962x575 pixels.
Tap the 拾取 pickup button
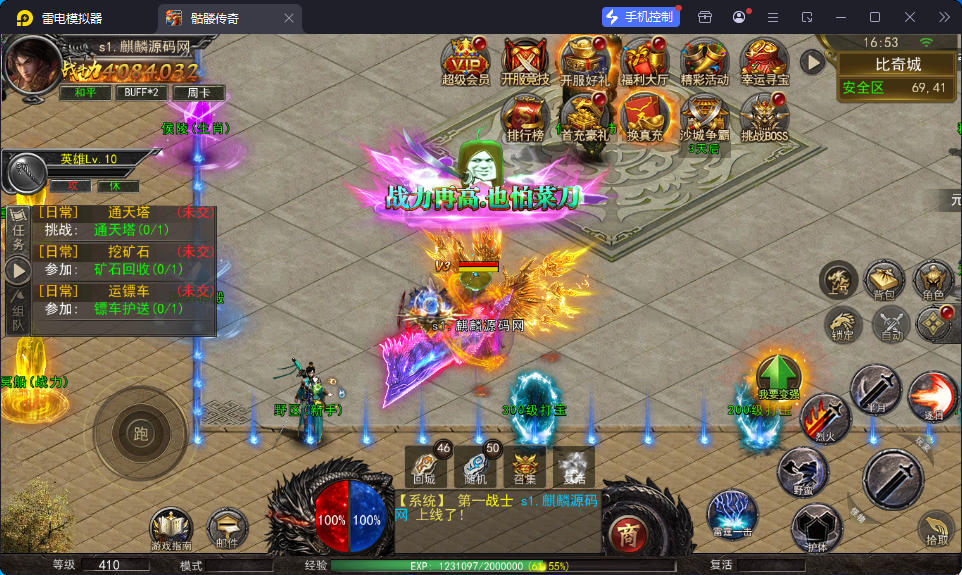pos(937,527)
